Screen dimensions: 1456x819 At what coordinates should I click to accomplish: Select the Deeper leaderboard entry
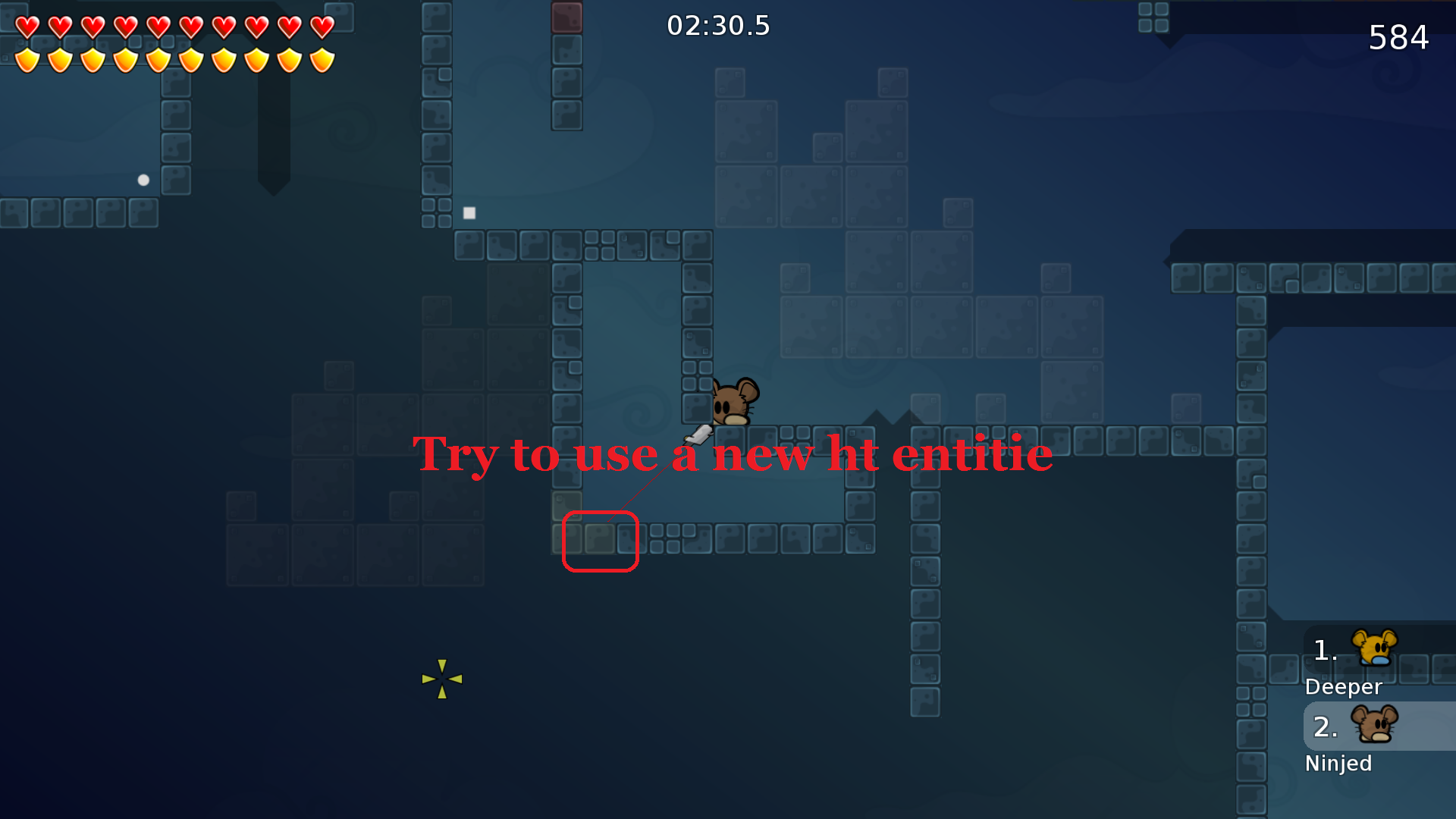1344,687
